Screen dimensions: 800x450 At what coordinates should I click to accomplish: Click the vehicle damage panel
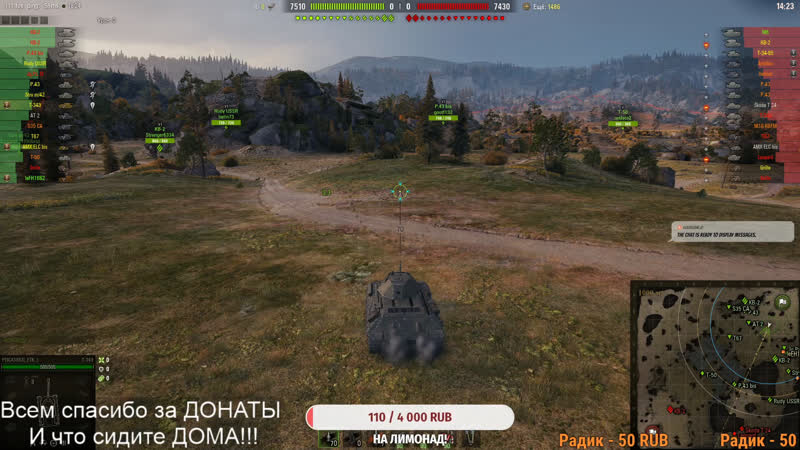click(x=48, y=377)
